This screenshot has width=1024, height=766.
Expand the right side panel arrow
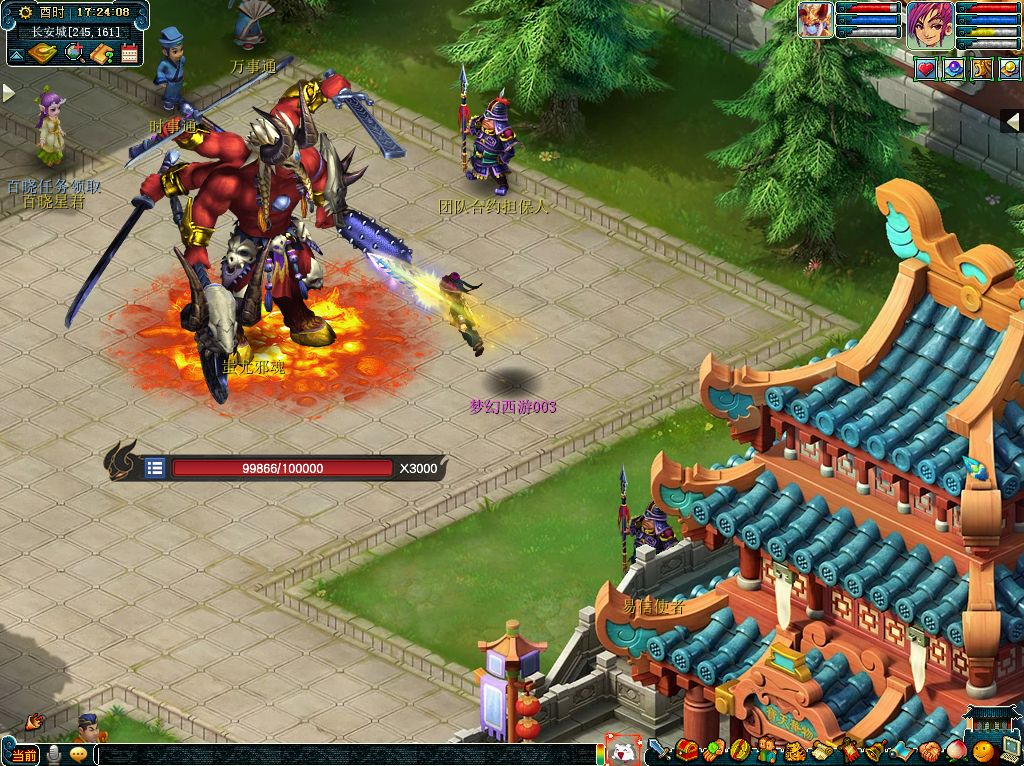[x=1013, y=121]
